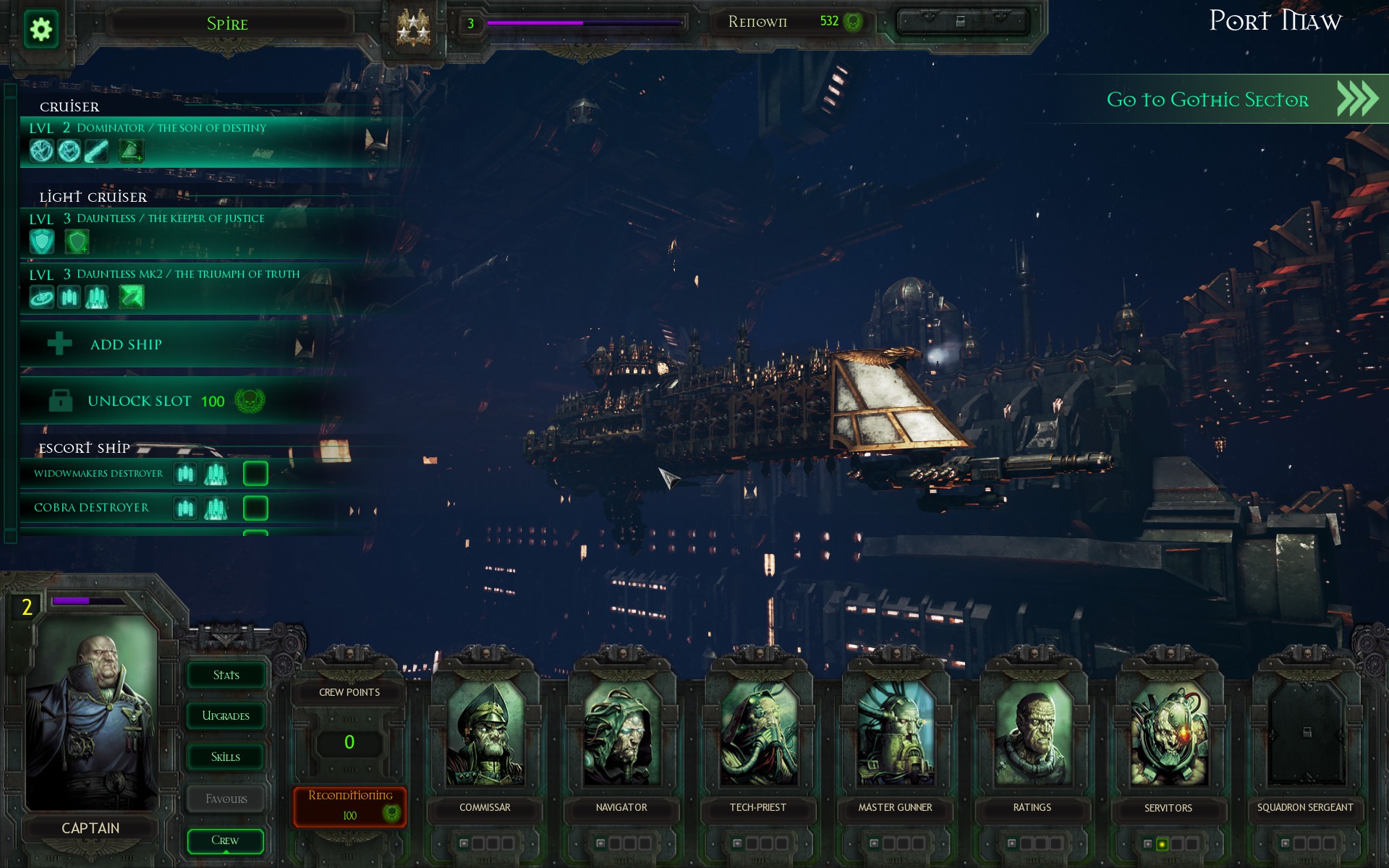Select the Master Gunner portrait
The width and height of the screenshot is (1389, 868).
[x=895, y=734]
